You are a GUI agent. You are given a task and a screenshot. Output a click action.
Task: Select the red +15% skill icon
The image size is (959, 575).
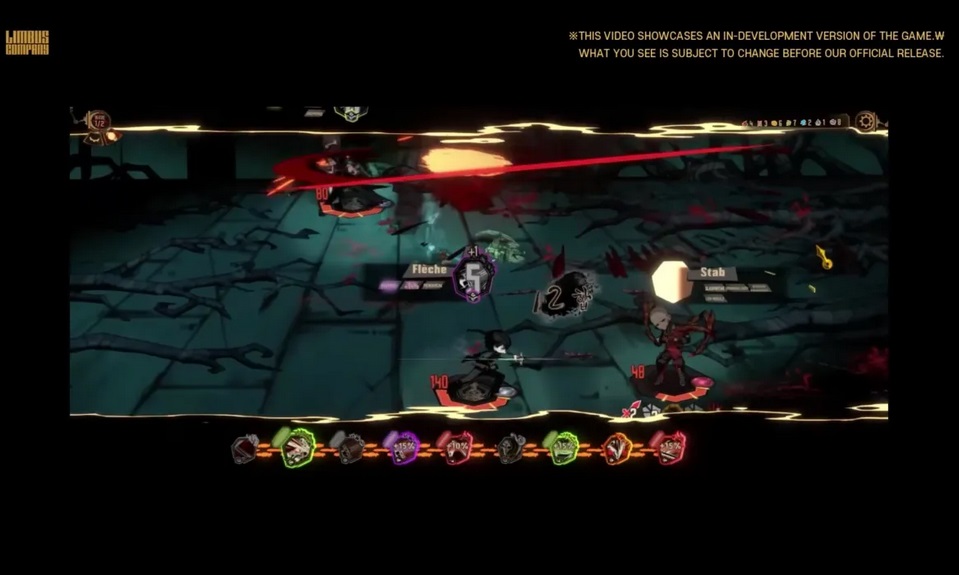(669, 449)
